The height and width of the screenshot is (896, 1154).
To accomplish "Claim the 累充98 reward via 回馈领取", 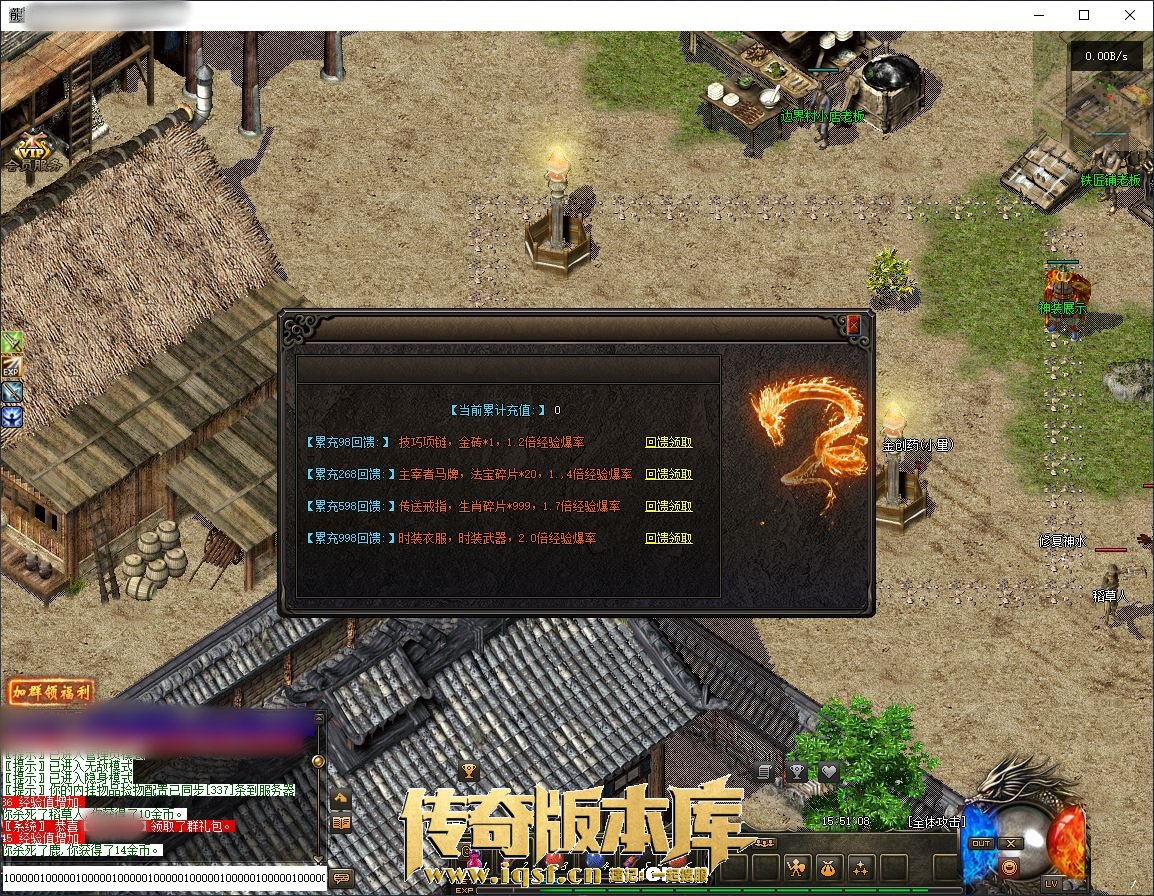I will (x=668, y=442).
